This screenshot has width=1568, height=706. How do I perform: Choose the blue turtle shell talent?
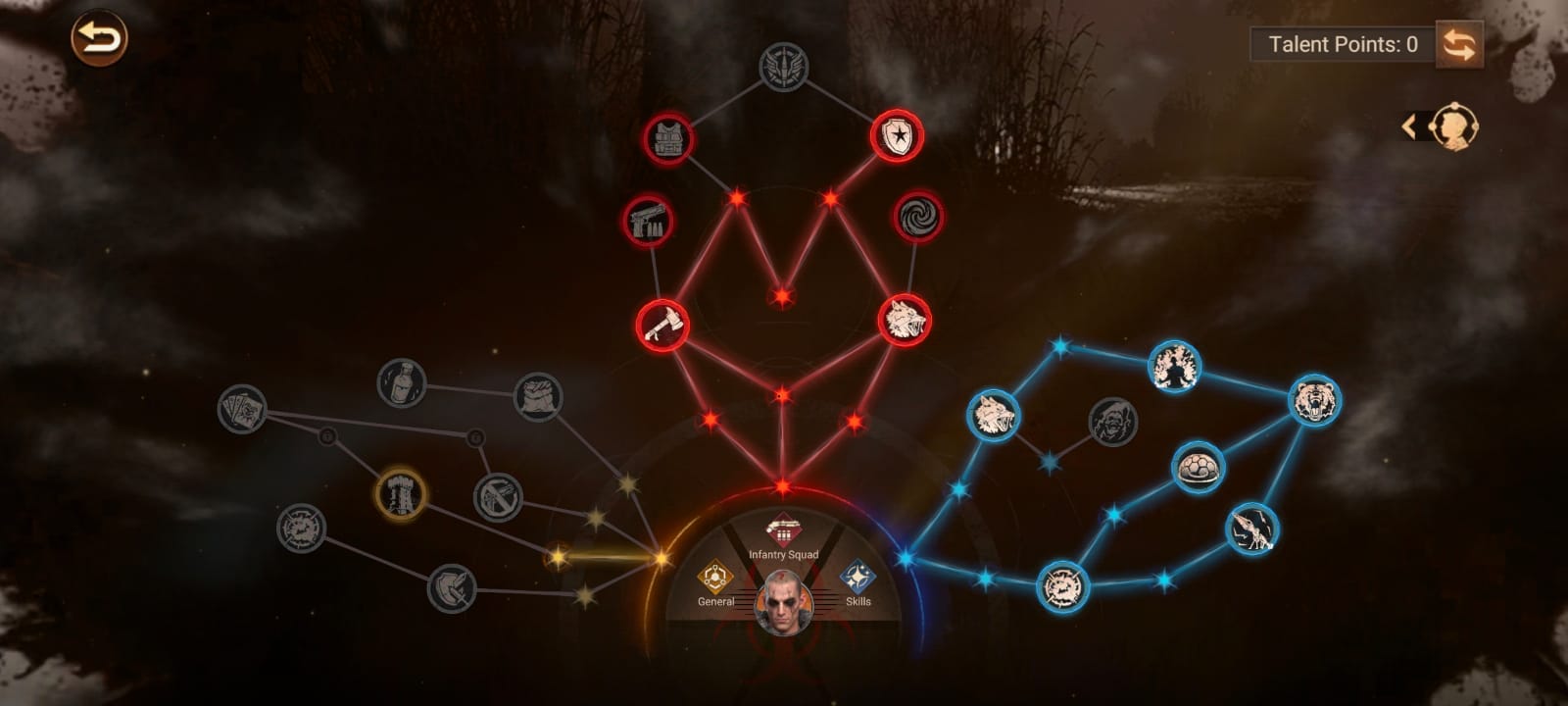pos(1198,468)
